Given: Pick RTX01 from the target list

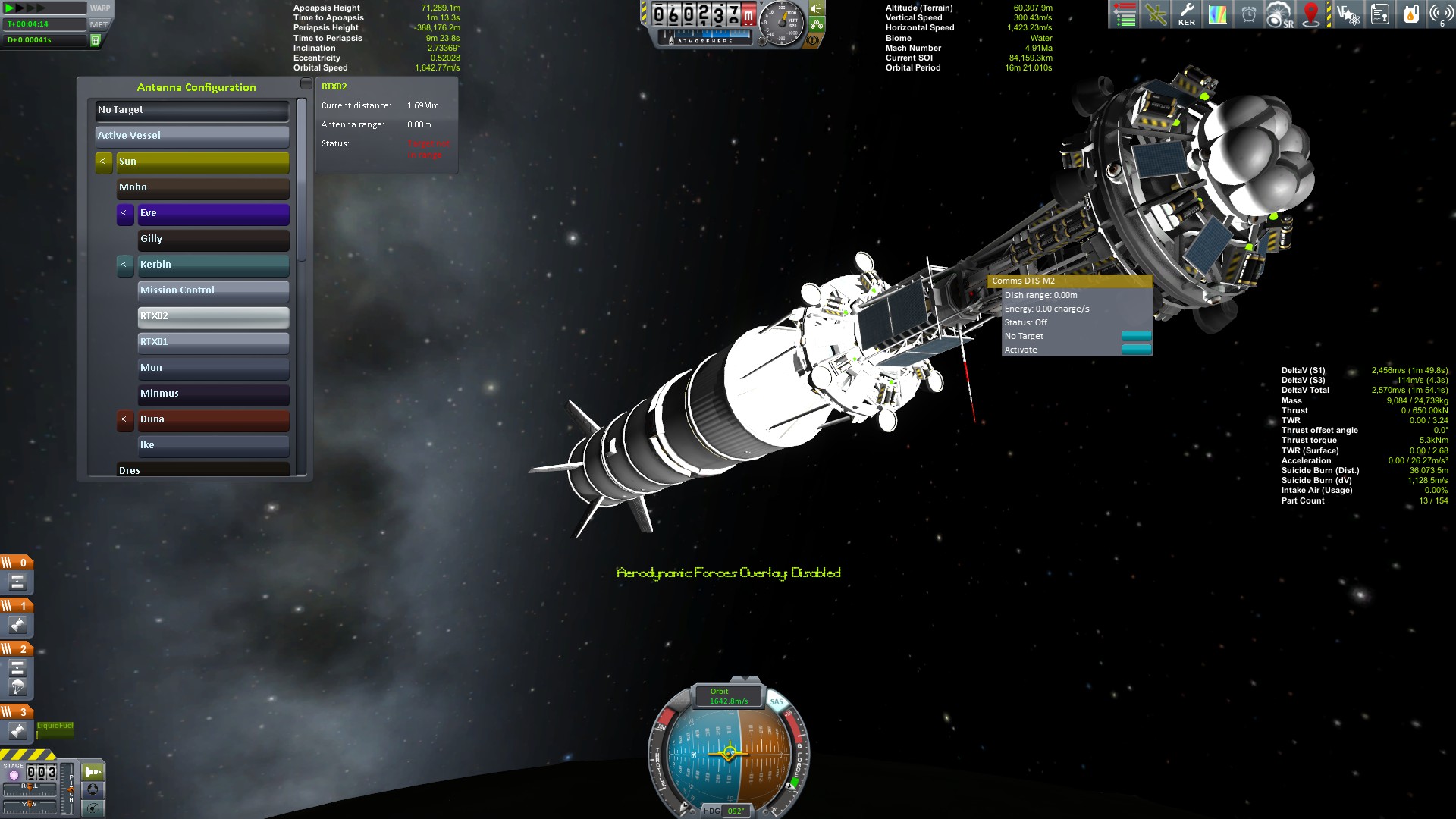Looking at the screenshot, I should (213, 342).
